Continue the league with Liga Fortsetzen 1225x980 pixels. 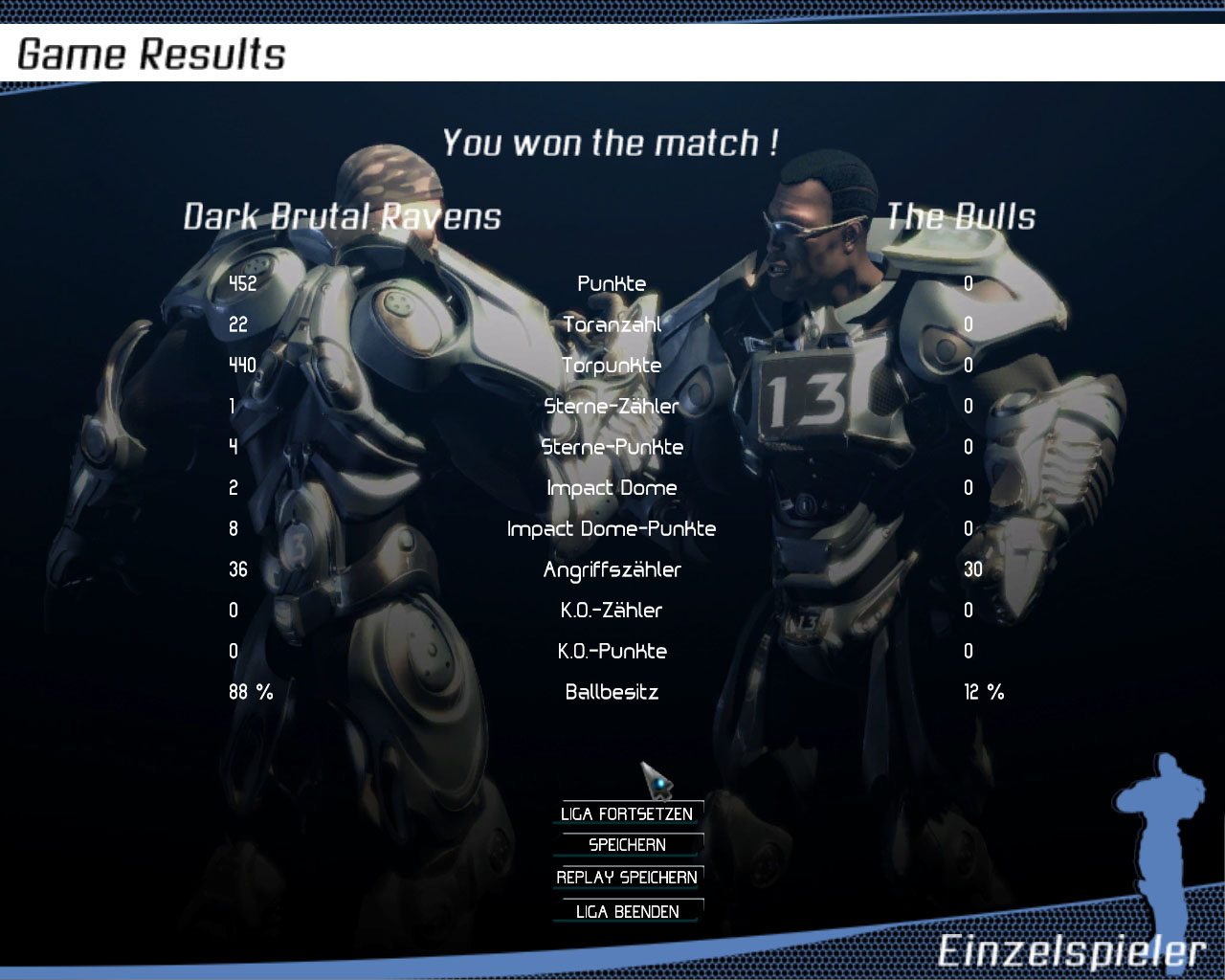(627, 813)
